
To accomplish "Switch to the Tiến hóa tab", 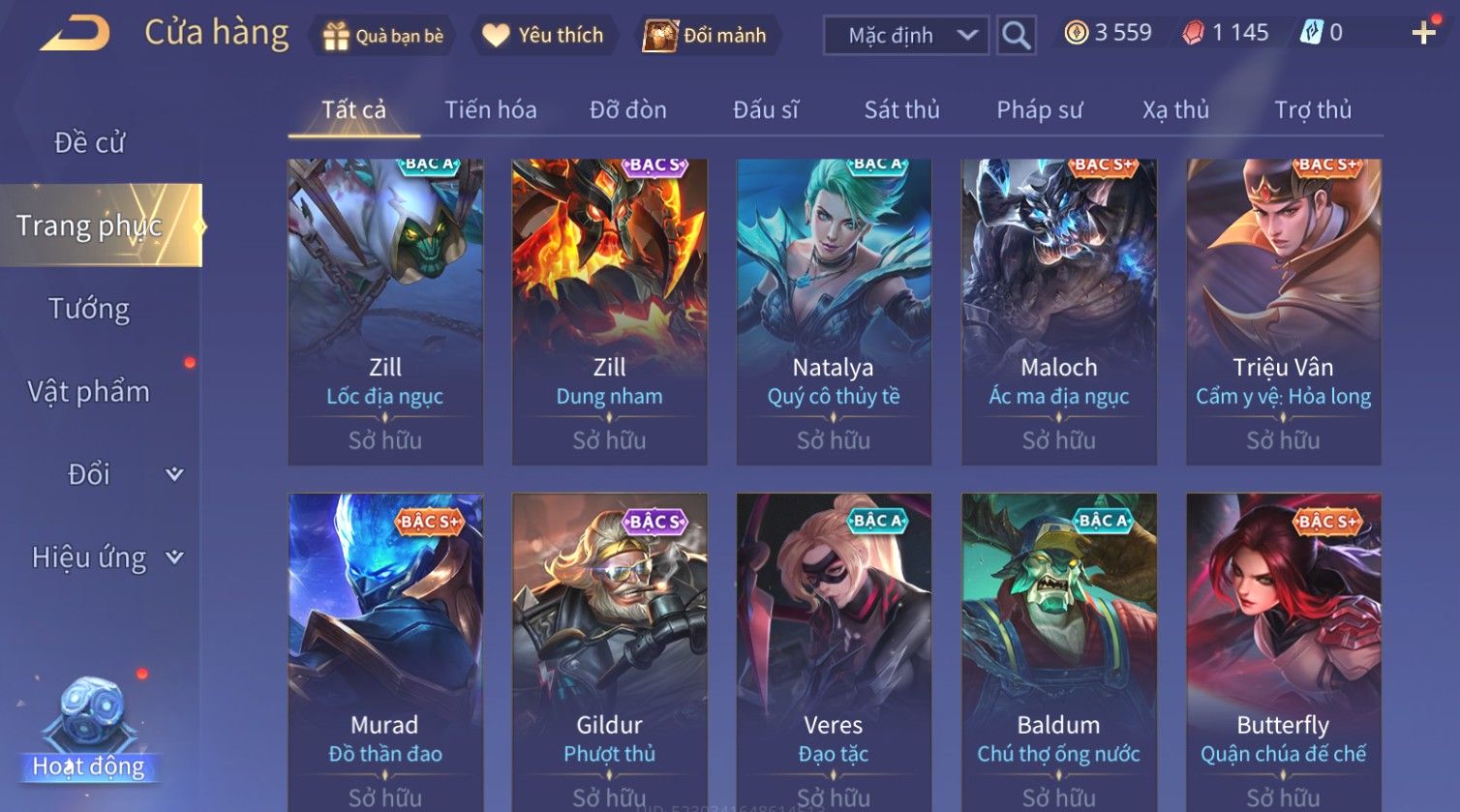I will point(490,110).
